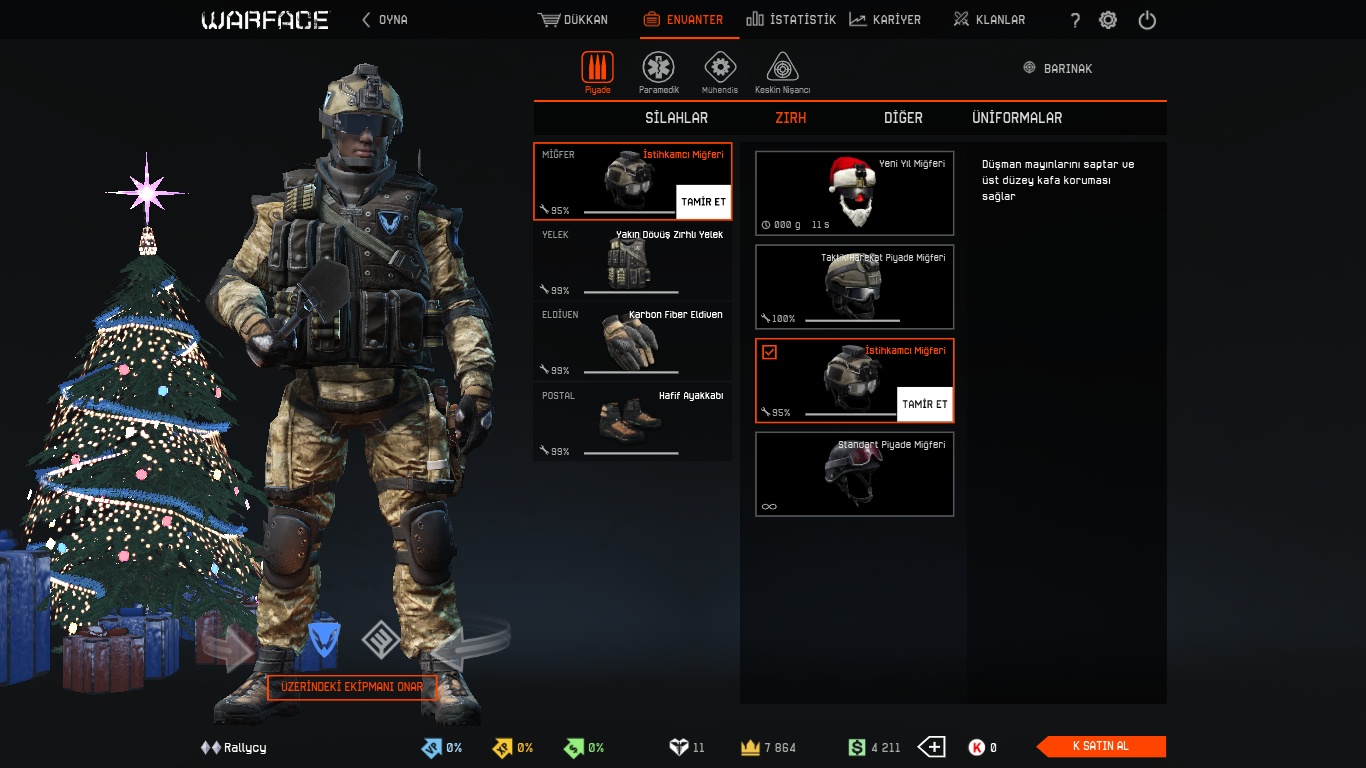Open the settings gear icon
The width and height of the screenshot is (1366, 768).
pyautogui.click(x=1108, y=20)
